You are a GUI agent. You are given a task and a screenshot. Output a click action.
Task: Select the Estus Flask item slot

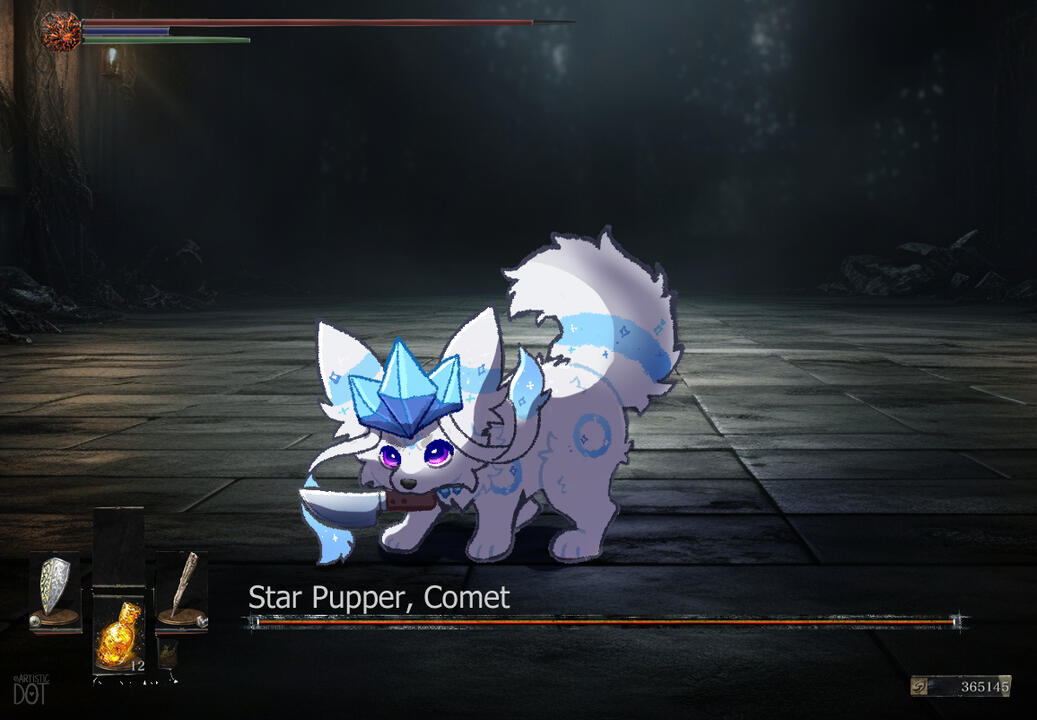point(118,634)
